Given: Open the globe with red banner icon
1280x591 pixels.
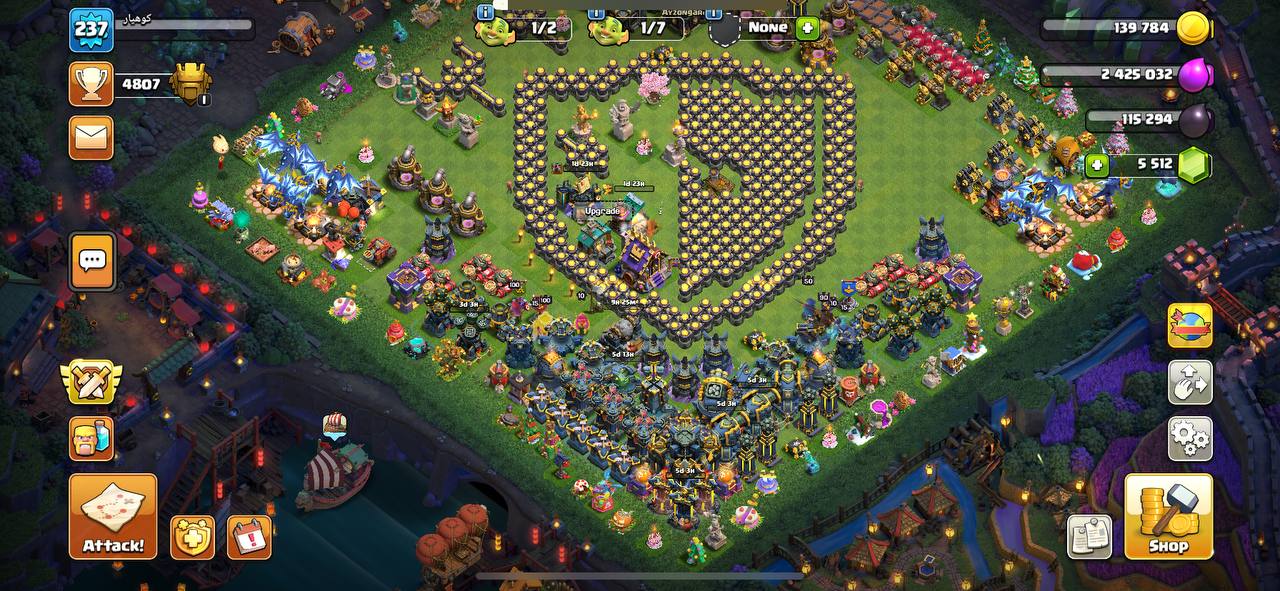Looking at the screenshot, I should point(1190,326).
